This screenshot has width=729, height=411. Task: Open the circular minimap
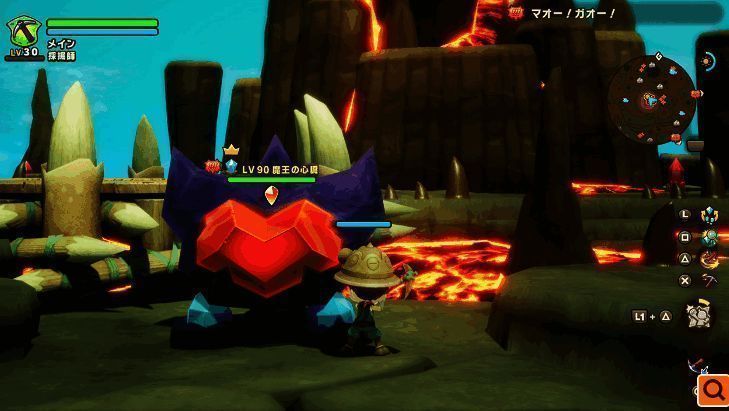click(x=652, y=98)
